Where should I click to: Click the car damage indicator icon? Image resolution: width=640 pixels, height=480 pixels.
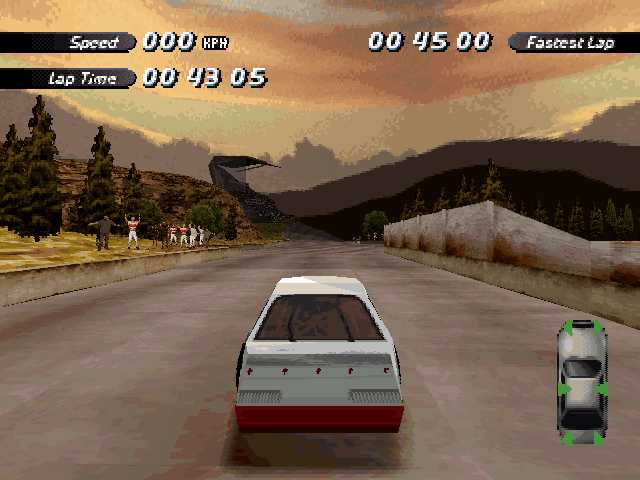(581, 381)
